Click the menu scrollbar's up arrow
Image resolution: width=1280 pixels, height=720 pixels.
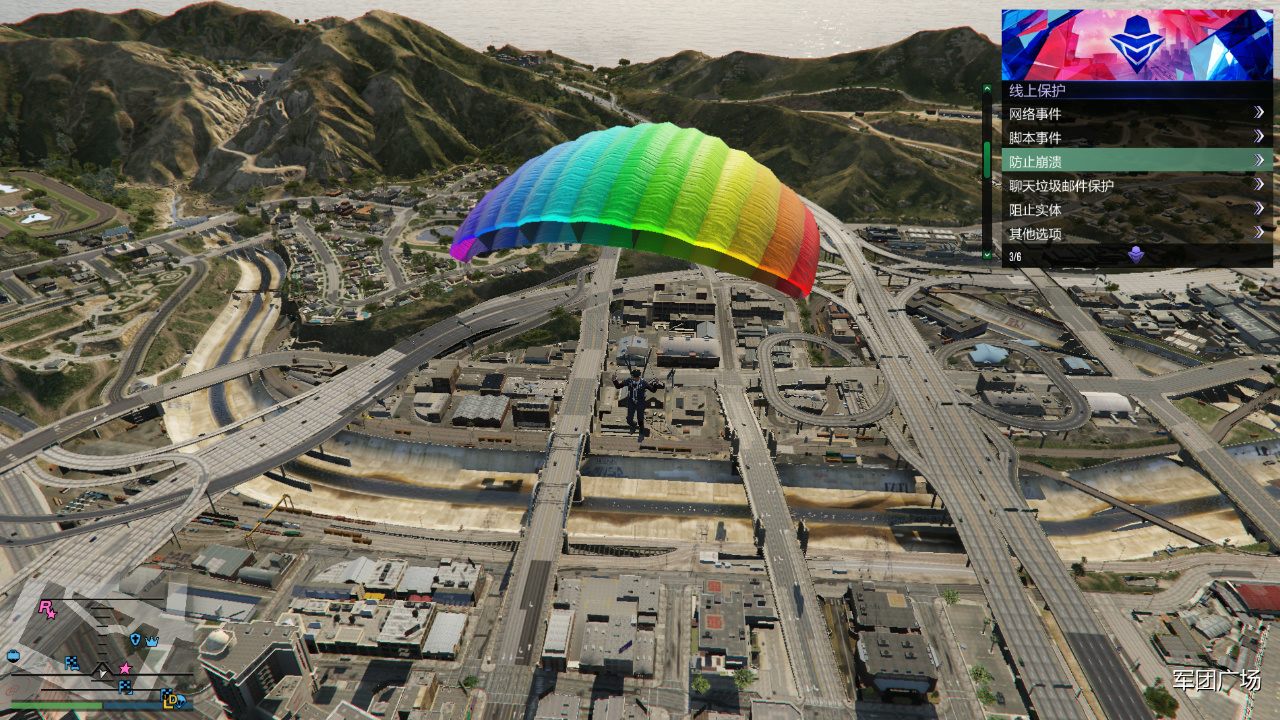pyautogui.click(x=987, y=89)
